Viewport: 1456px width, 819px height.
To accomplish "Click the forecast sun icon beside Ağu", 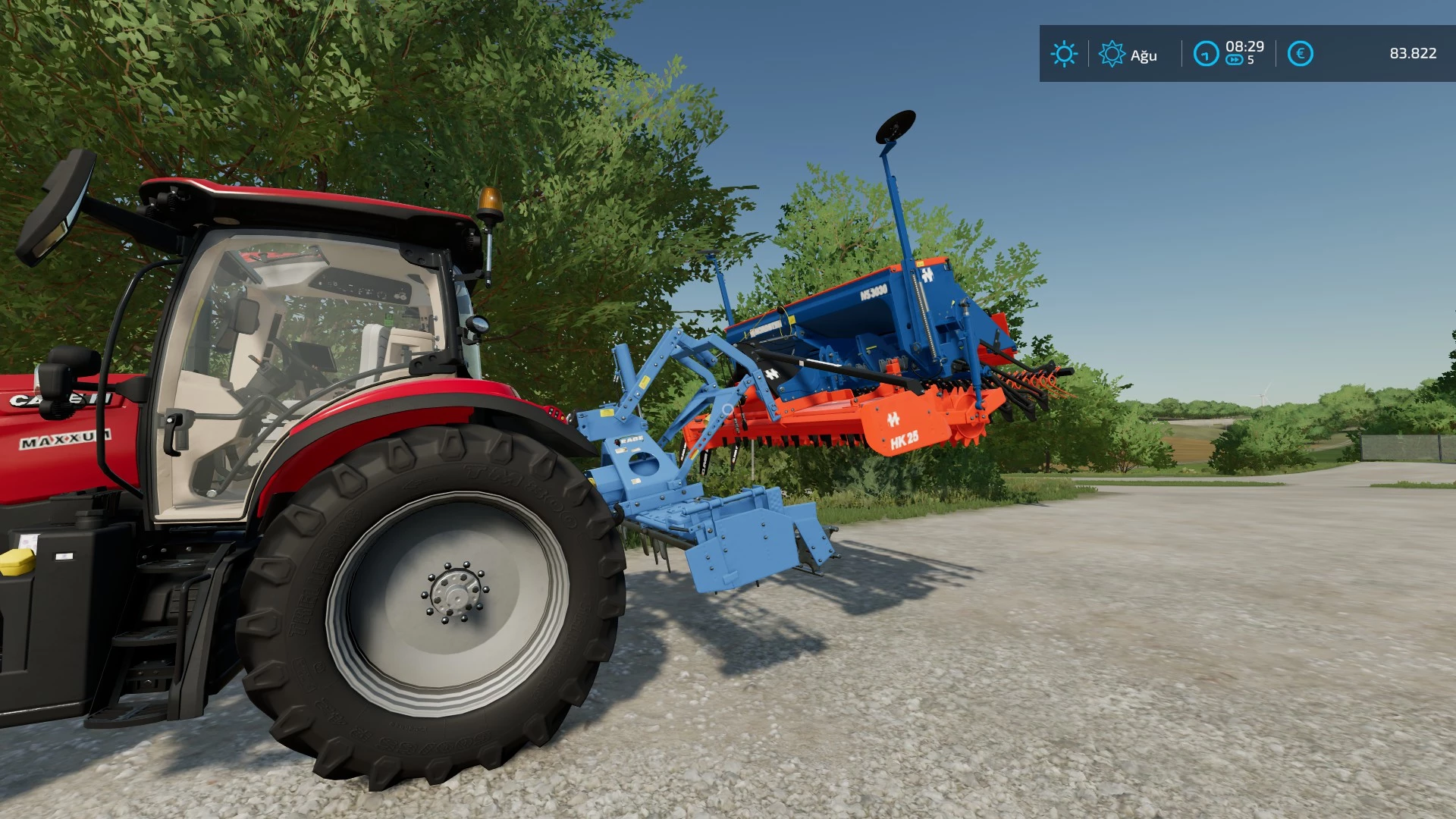I will tap(1111, 54).
